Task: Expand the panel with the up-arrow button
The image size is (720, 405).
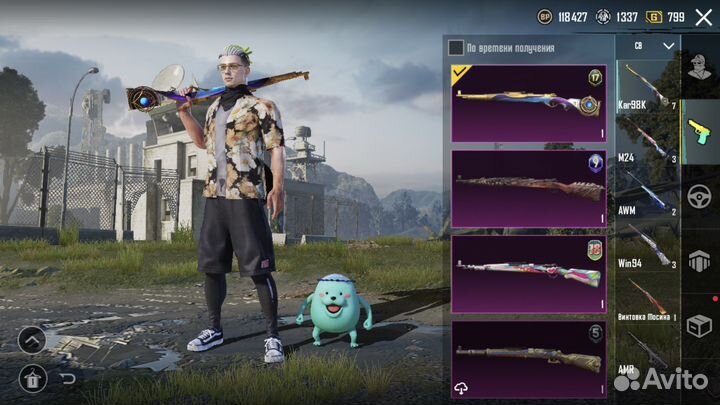Action: point(31,340)
